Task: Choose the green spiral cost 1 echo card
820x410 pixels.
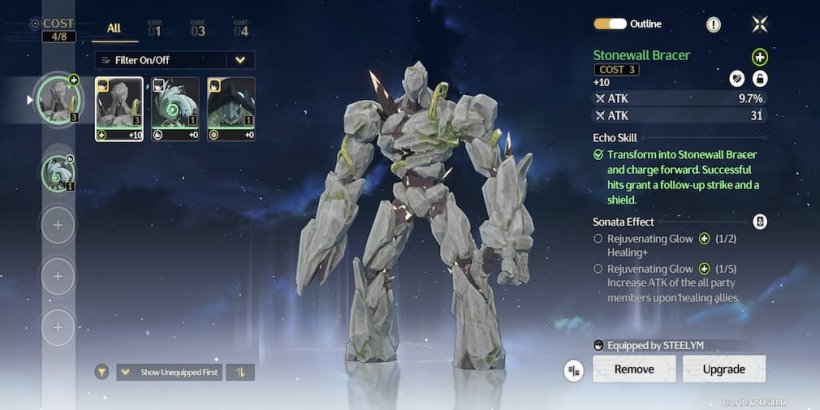Action: pos(175,109)
